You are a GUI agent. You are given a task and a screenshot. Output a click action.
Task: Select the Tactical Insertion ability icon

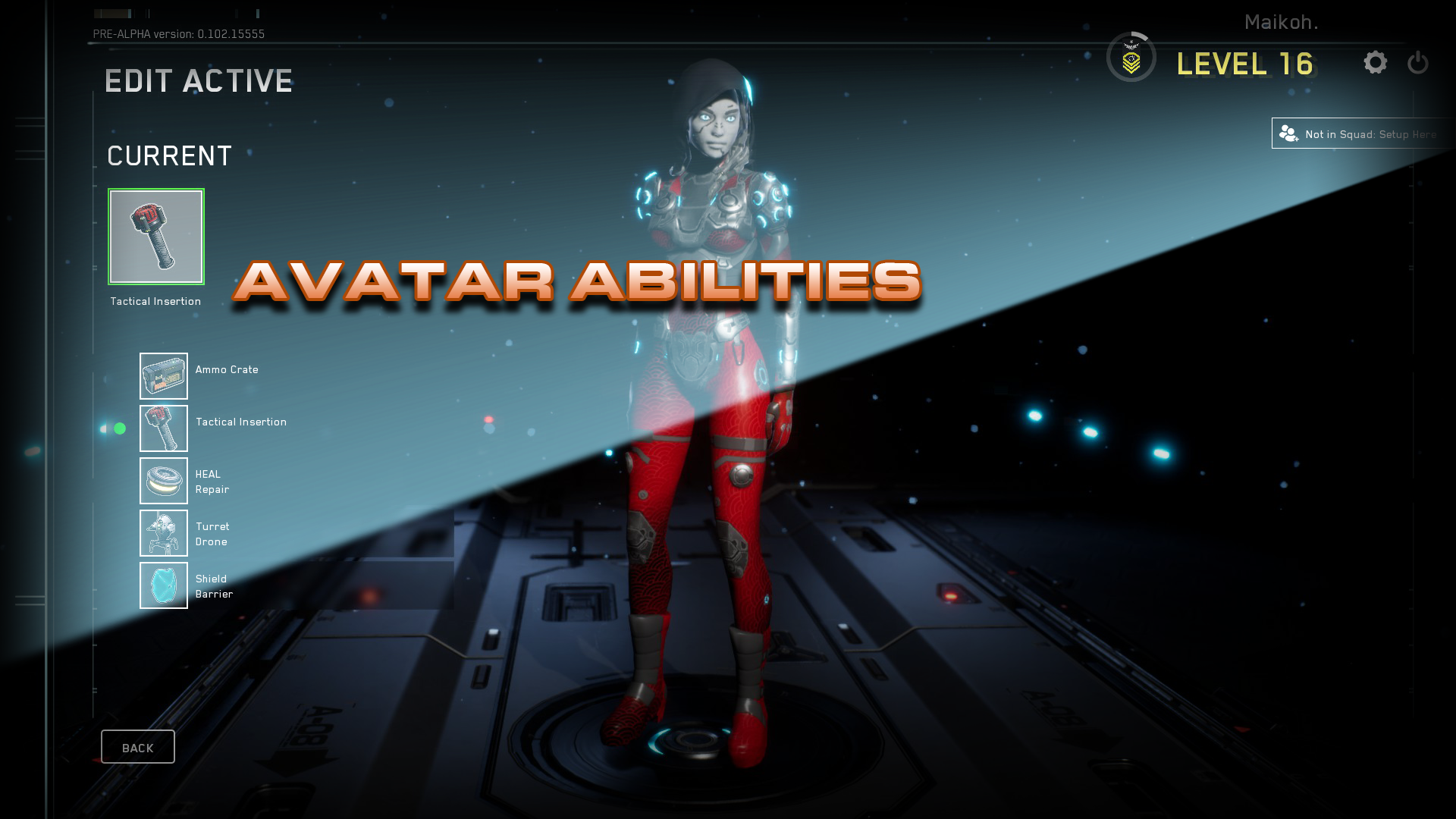pos(163,428)
